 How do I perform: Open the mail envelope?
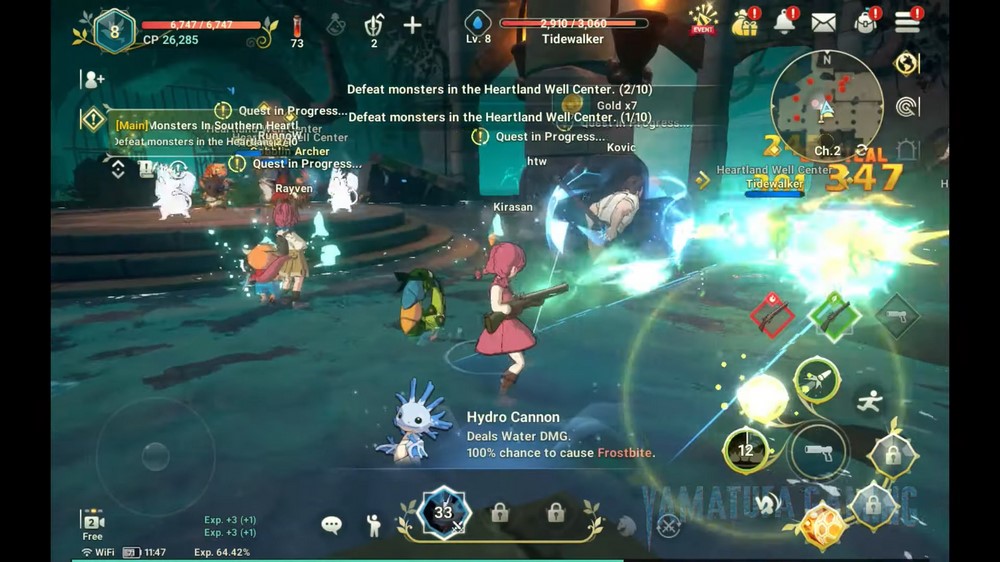click(x=823, y=22)
